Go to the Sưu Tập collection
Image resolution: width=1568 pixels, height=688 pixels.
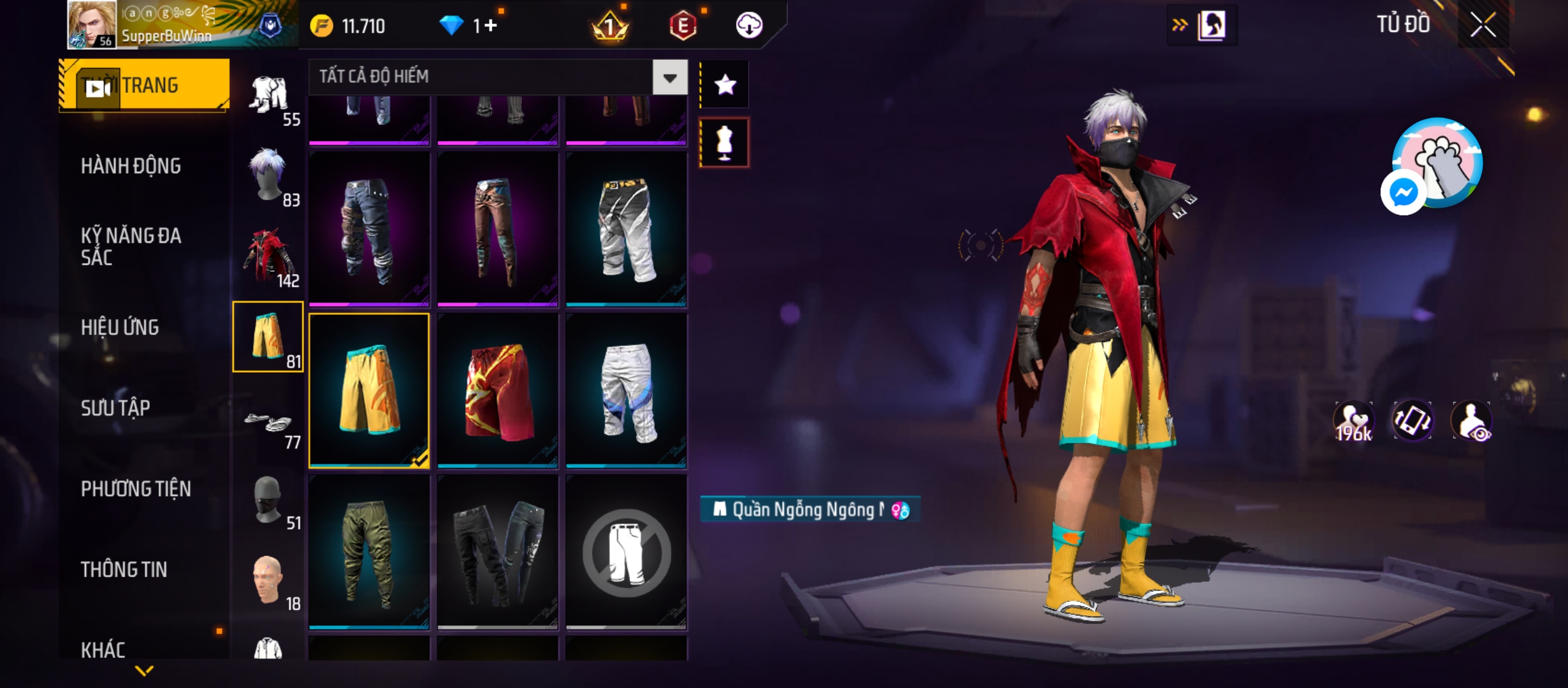pos(115,408)
